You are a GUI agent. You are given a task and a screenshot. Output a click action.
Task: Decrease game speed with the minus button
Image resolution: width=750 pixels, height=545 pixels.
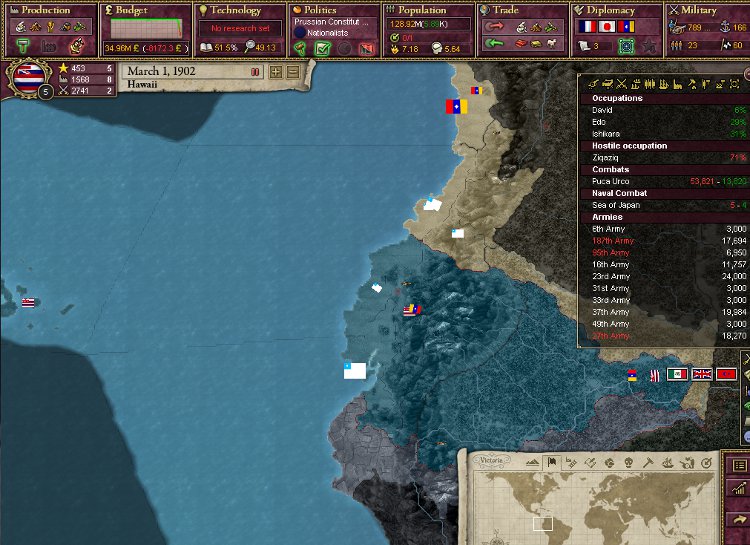tap(292, 72)
